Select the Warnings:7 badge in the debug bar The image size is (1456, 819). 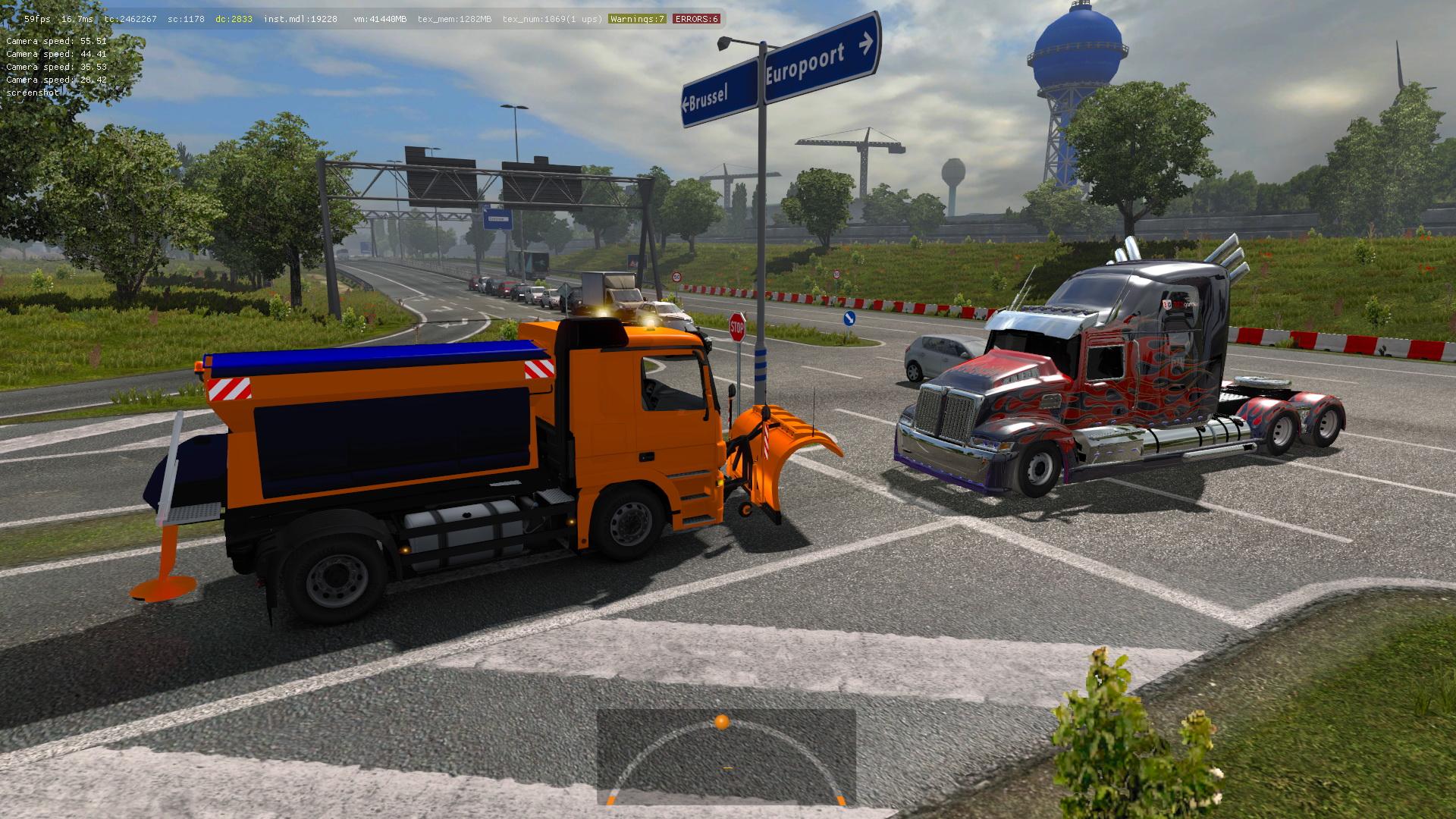click(637, 19)
